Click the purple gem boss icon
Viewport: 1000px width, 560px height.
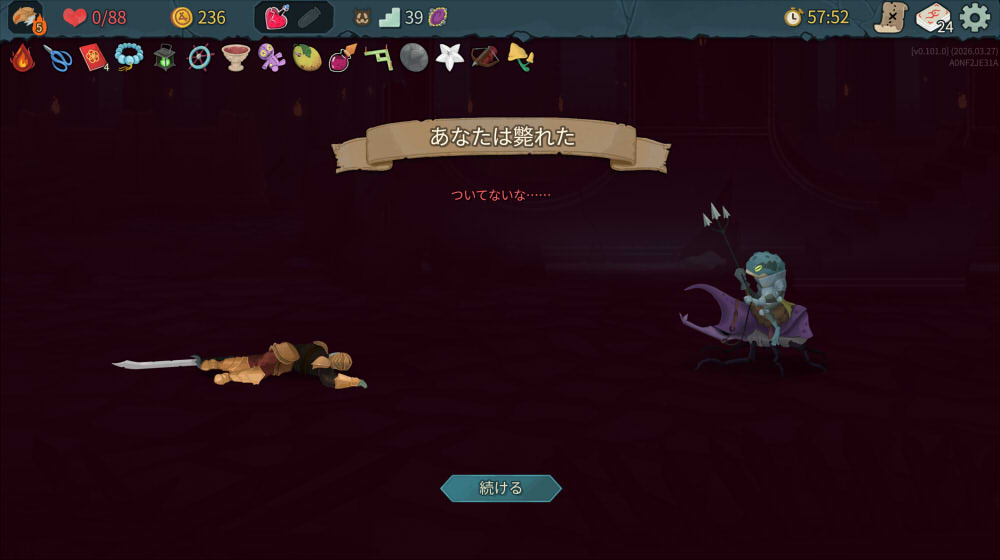(437, 17)
